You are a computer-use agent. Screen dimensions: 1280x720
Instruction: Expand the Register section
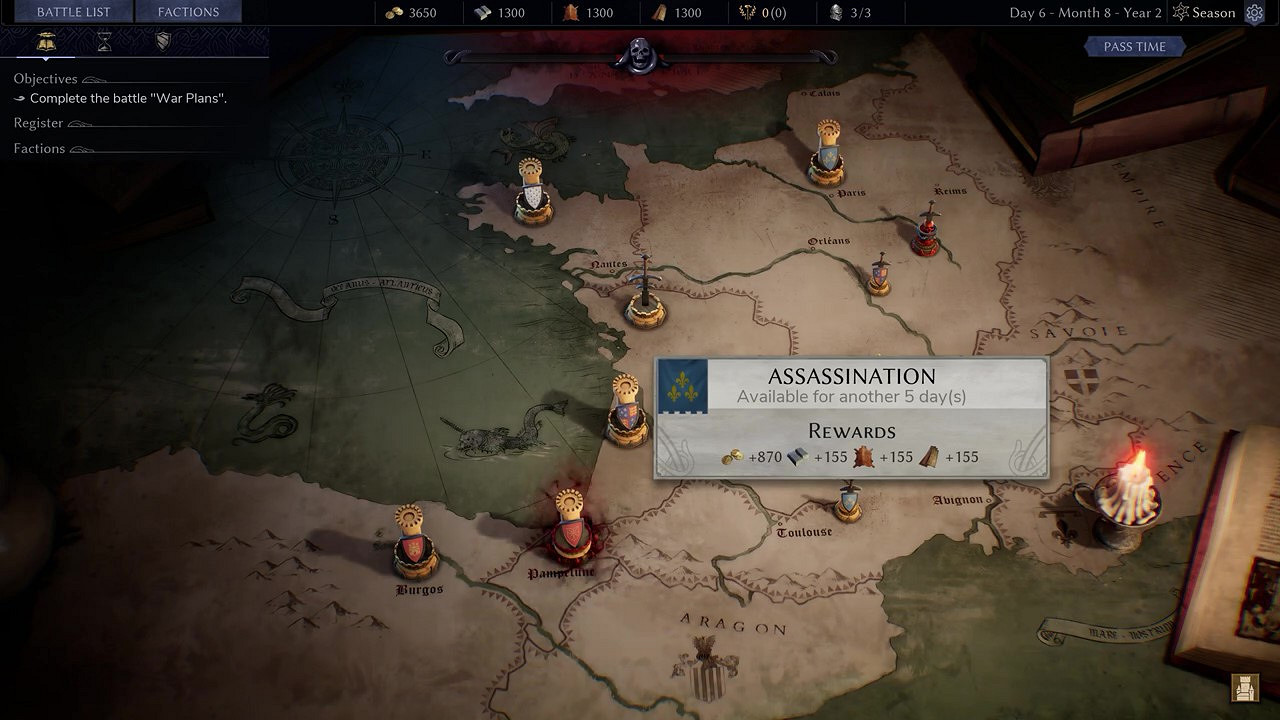(x=39, y=123)
